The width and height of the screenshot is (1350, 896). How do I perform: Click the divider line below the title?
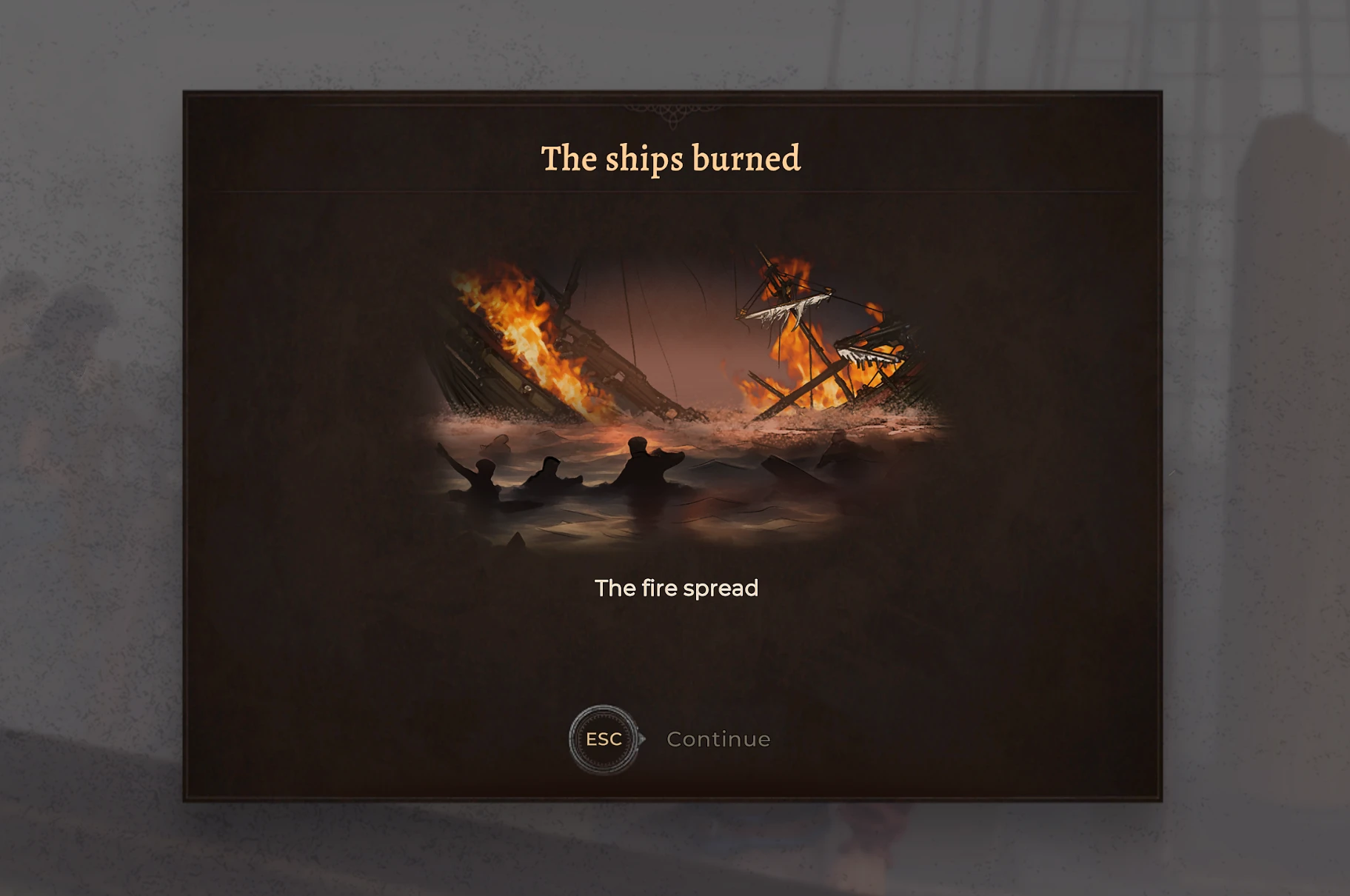pyautogui.click(x=674, y=193)
